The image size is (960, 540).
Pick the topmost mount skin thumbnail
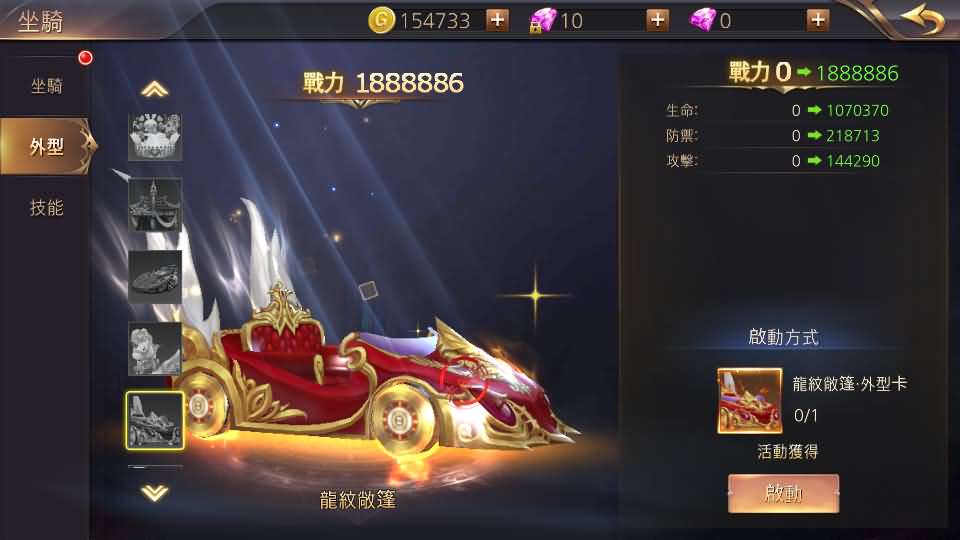pyautogui.click(x=155, y=136)
